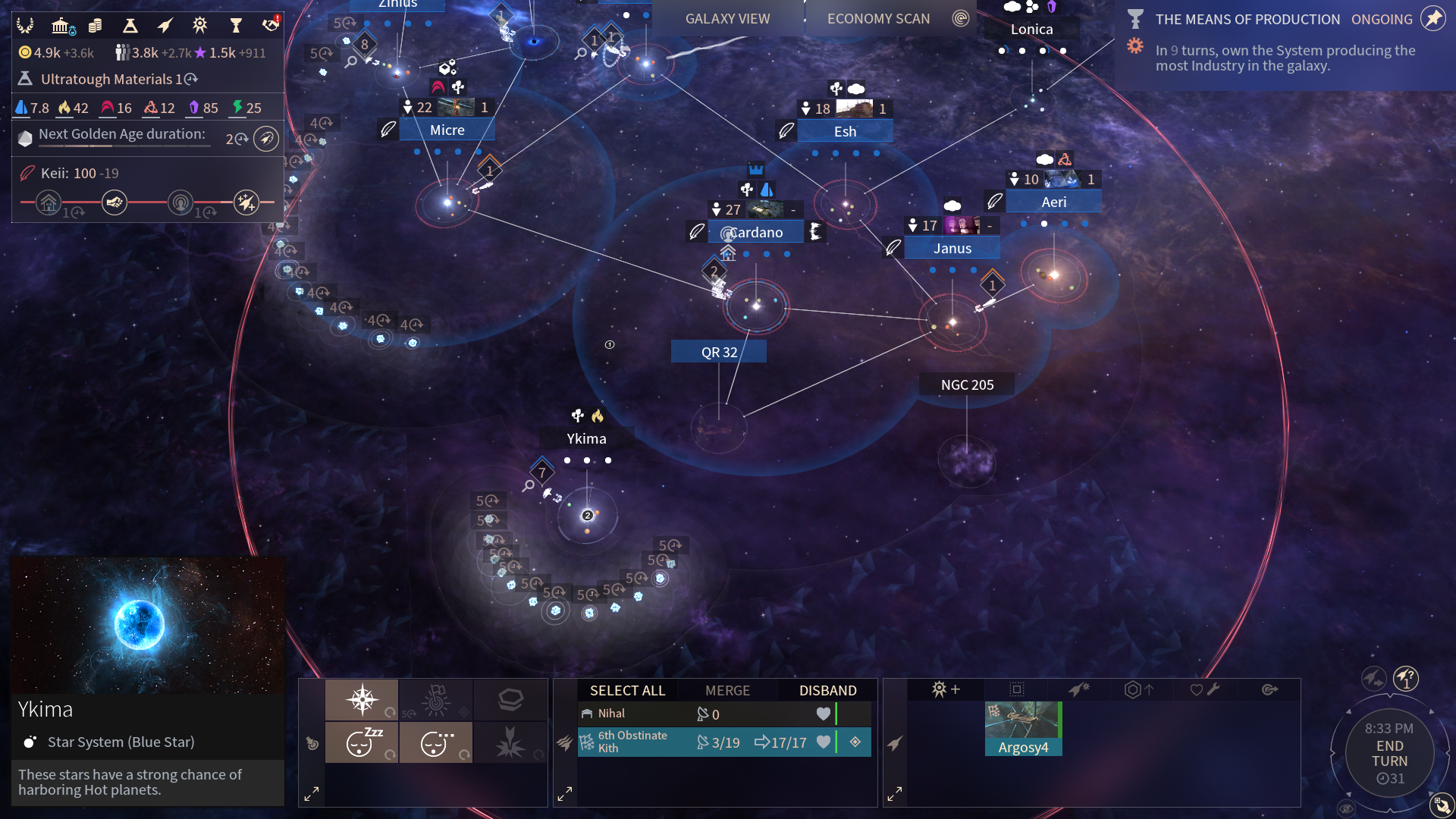The height and width of the screenshot is (819, 1456).
Task: Activate the sleep (Zzz) fleet action
Action: [362, 742]
